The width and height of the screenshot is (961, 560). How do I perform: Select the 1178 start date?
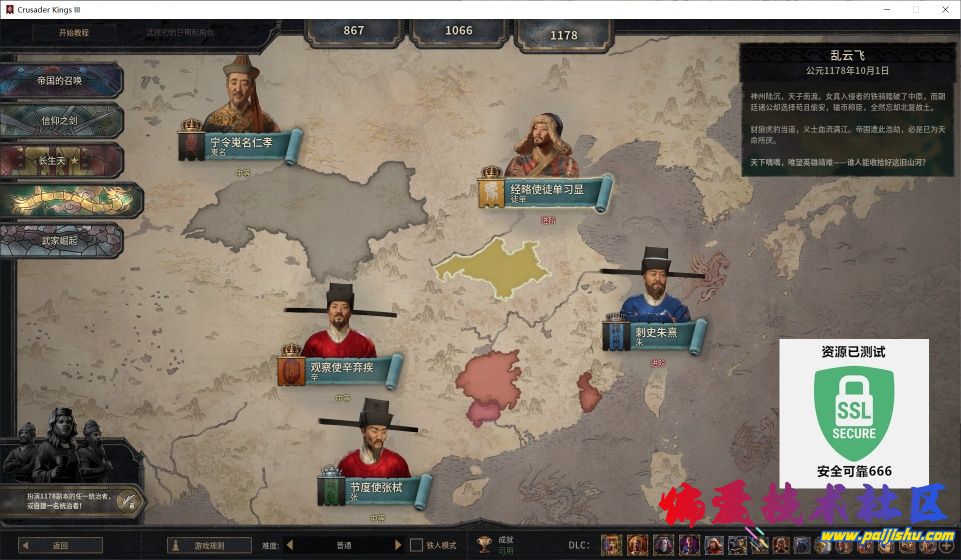pyautogui.click(x=564, y=35)
